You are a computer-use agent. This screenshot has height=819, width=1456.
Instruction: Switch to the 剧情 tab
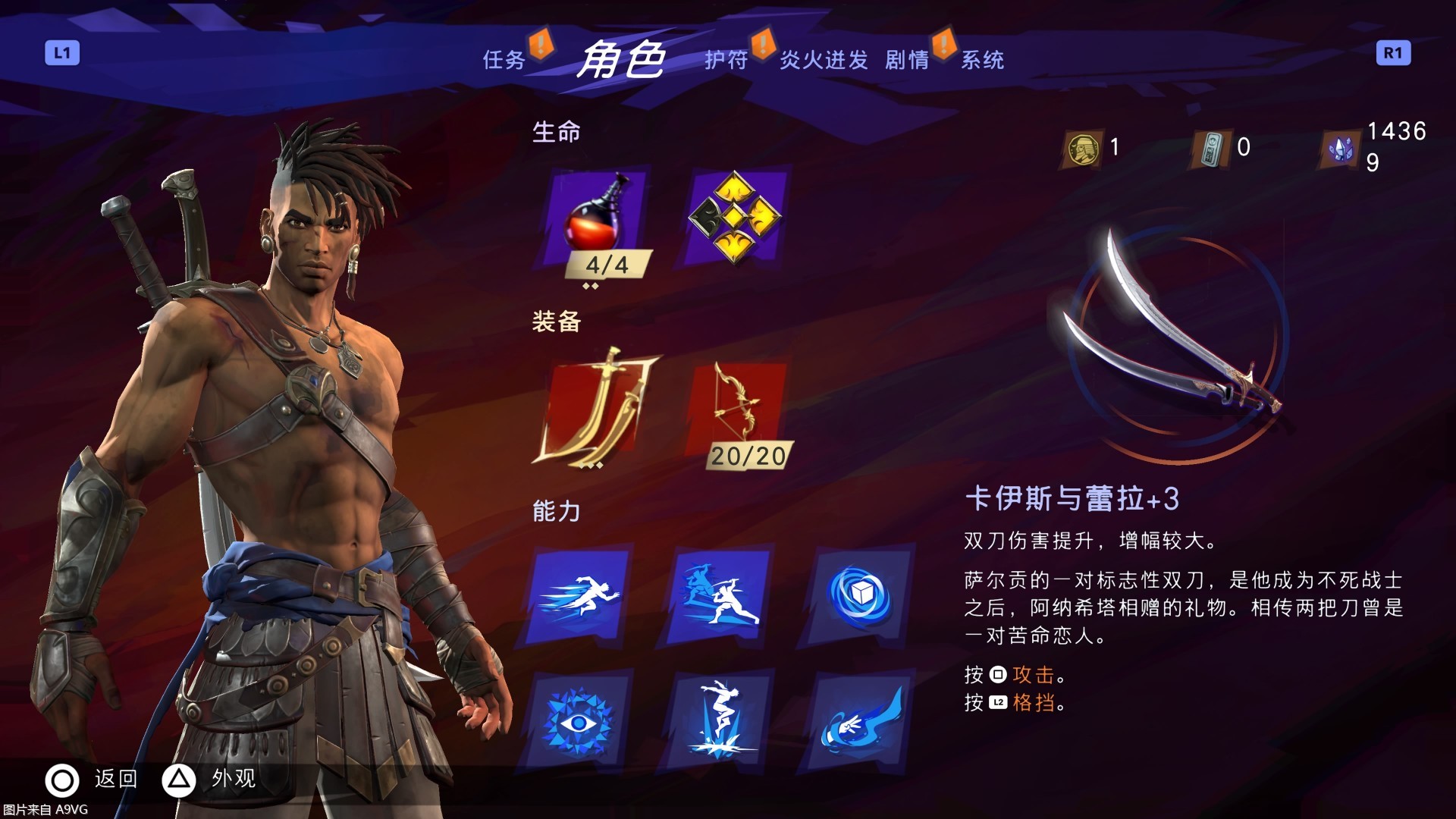click(x=908, y=61)
